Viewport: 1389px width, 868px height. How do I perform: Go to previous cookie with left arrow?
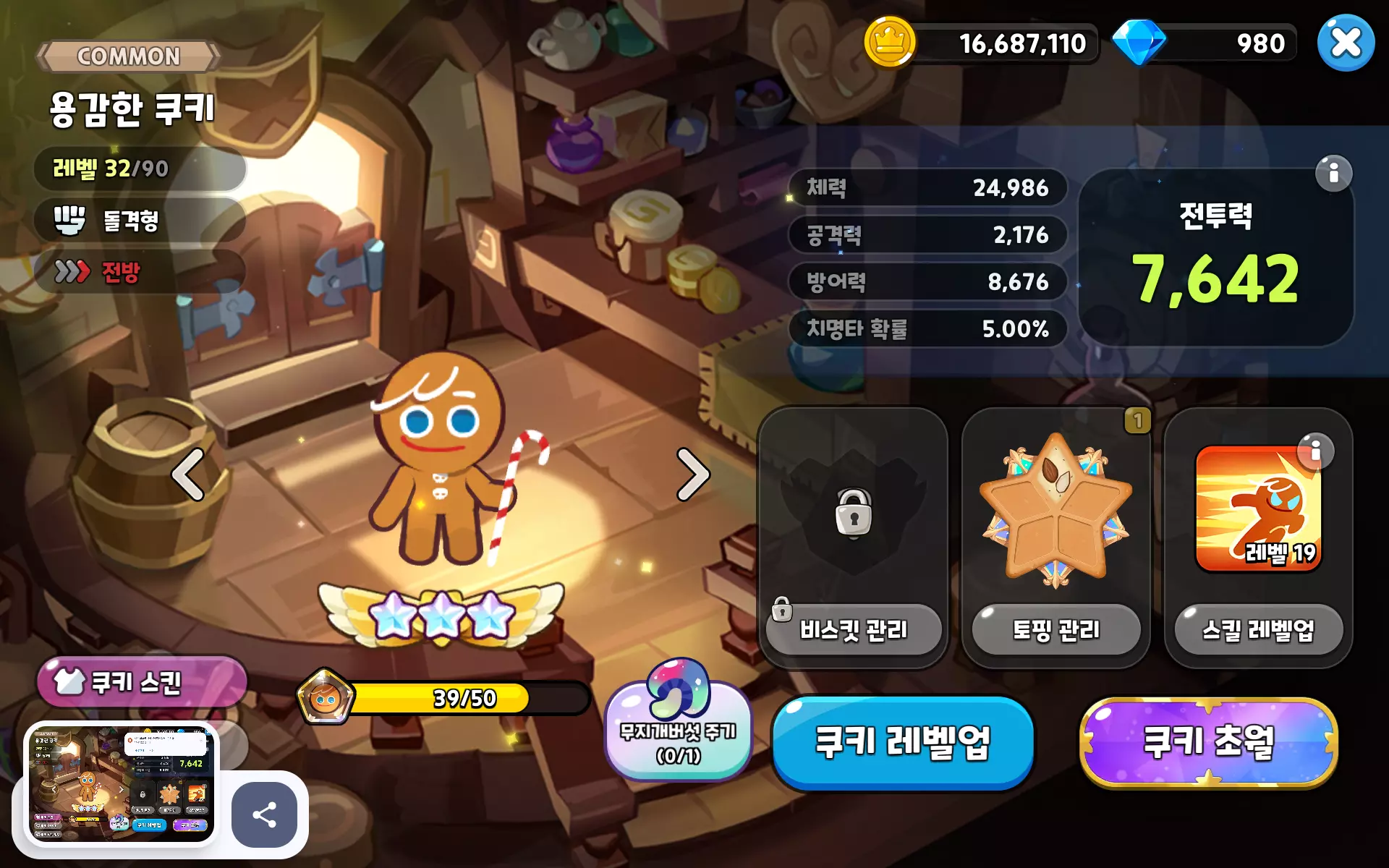pyautogui.click(x=188, y=475)
